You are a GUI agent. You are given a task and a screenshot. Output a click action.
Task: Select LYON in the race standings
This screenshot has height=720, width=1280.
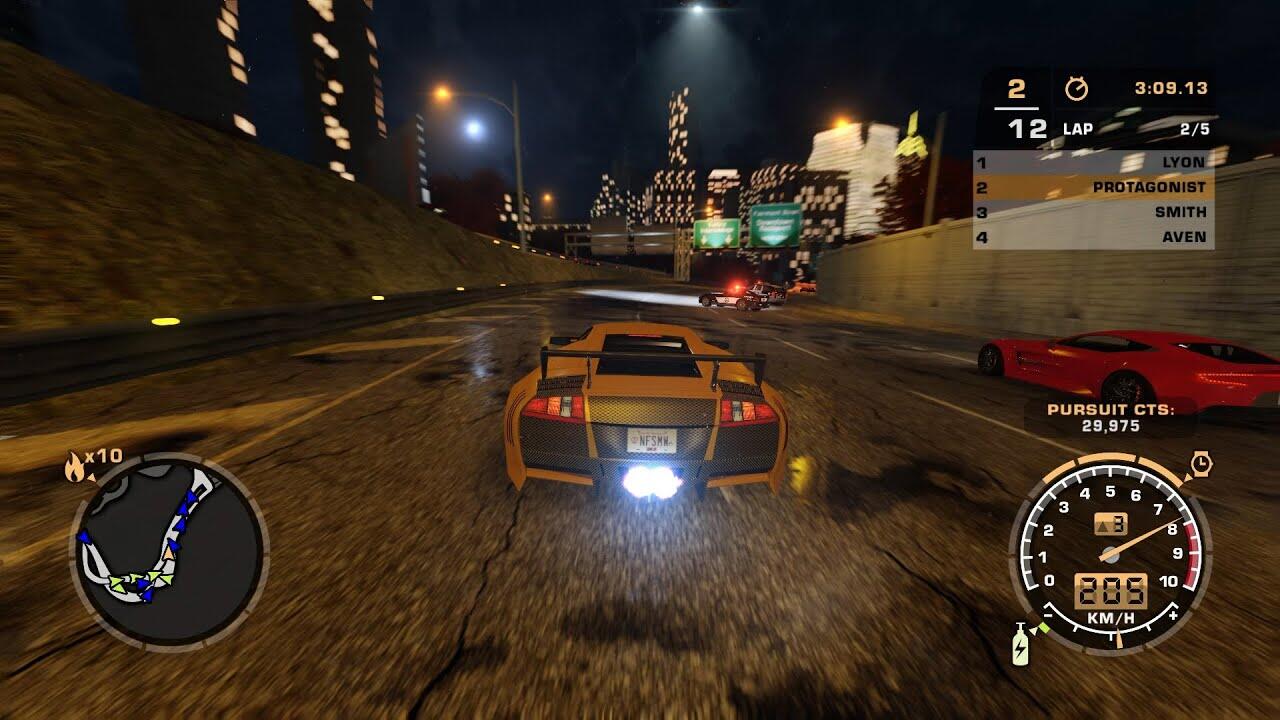(1093, 162)
